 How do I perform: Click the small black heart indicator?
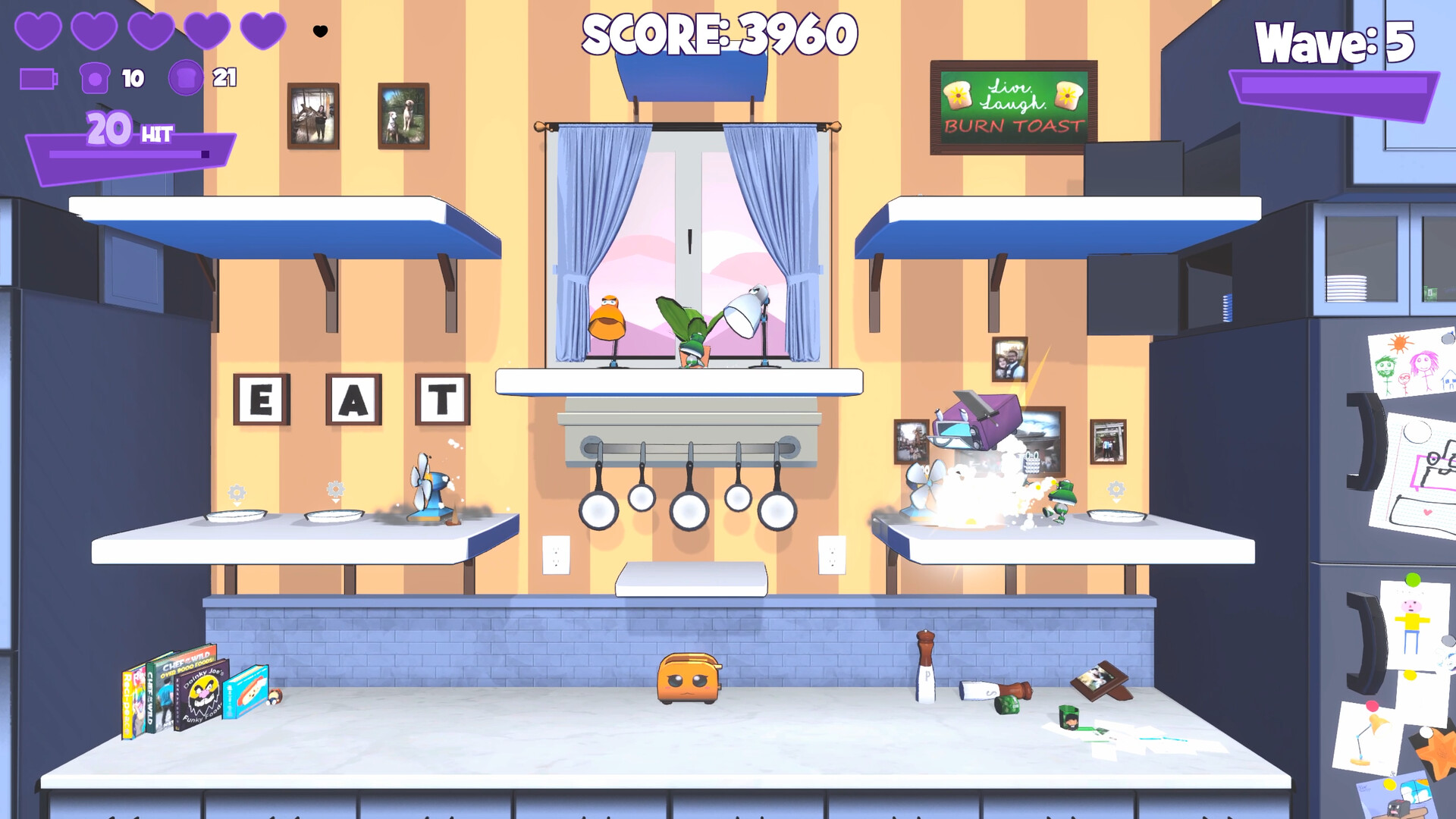[x=320, y=31]
